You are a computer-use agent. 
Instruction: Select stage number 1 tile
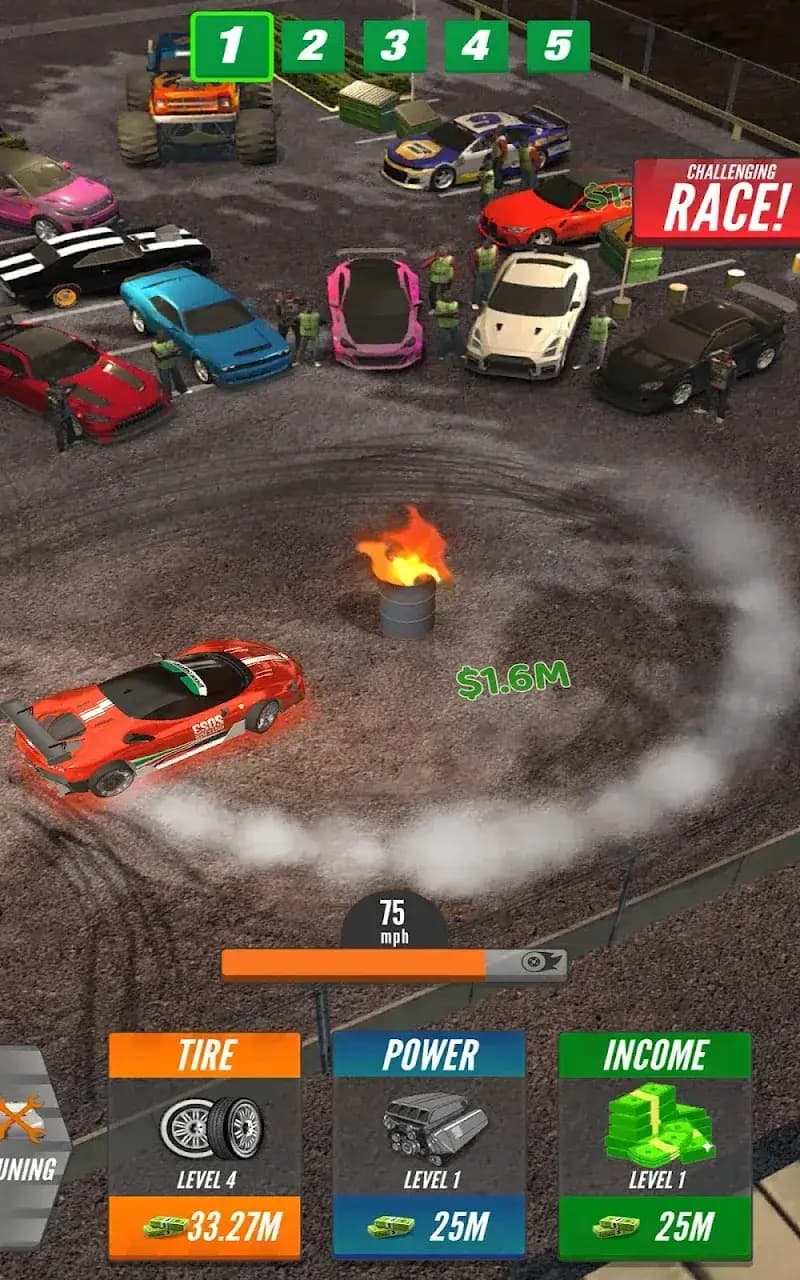(231, 46)
